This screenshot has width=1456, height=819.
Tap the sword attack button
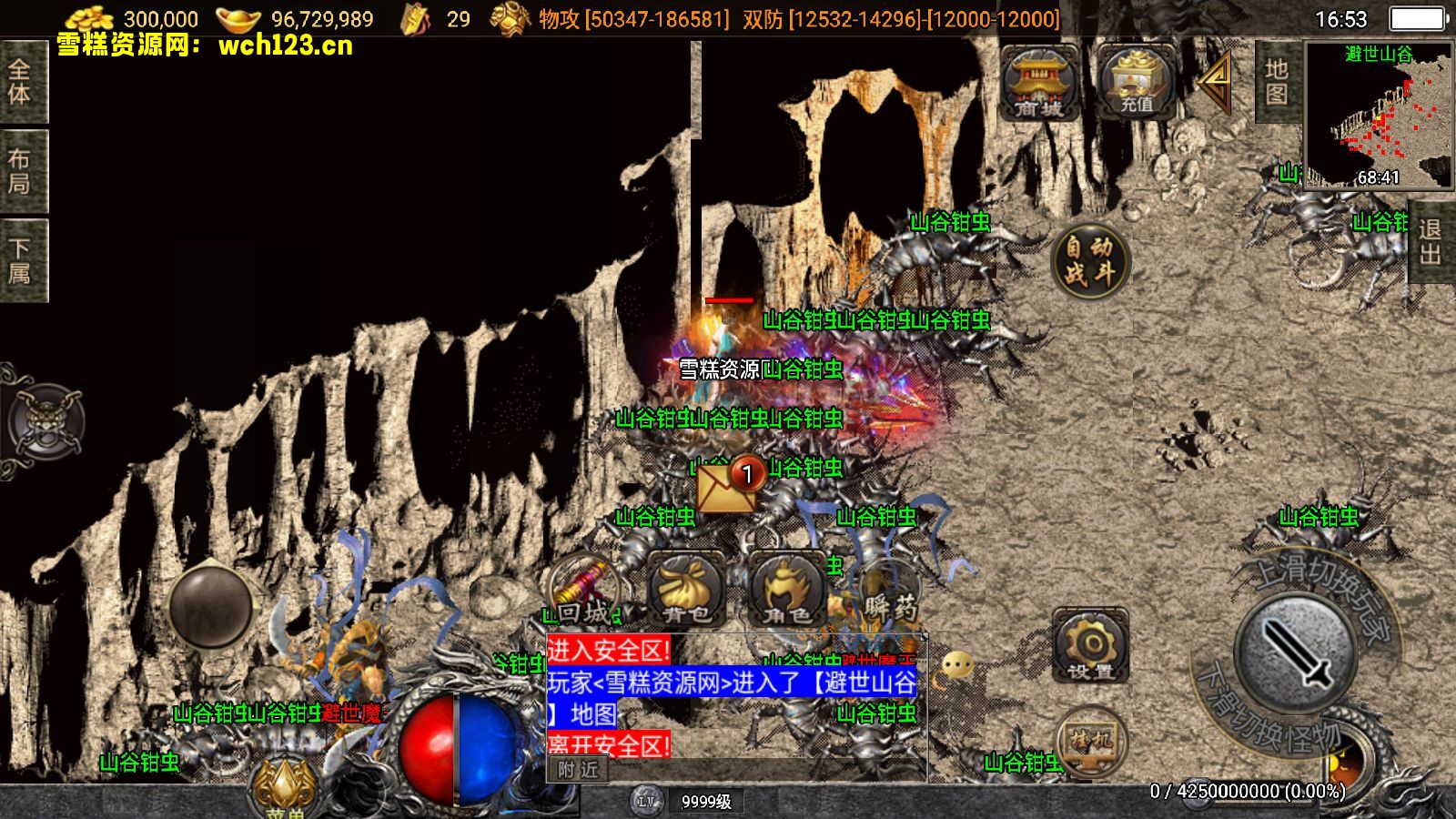coord(1293,652)
